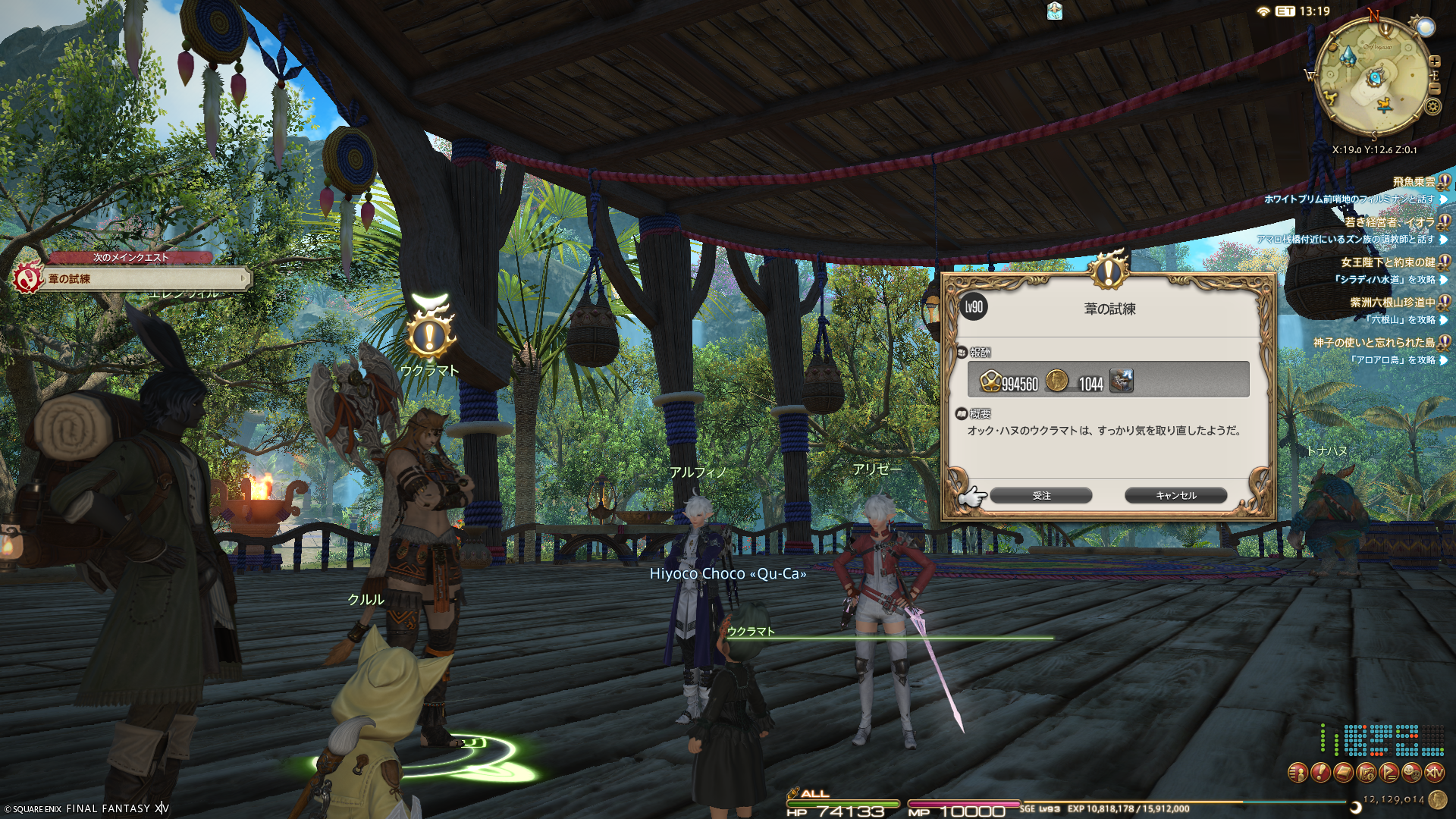Image resolution: width=1456 pixels, height=819 pixels.
Task: Open the Travel map menu icon
Action: (x=1366, y=773)
